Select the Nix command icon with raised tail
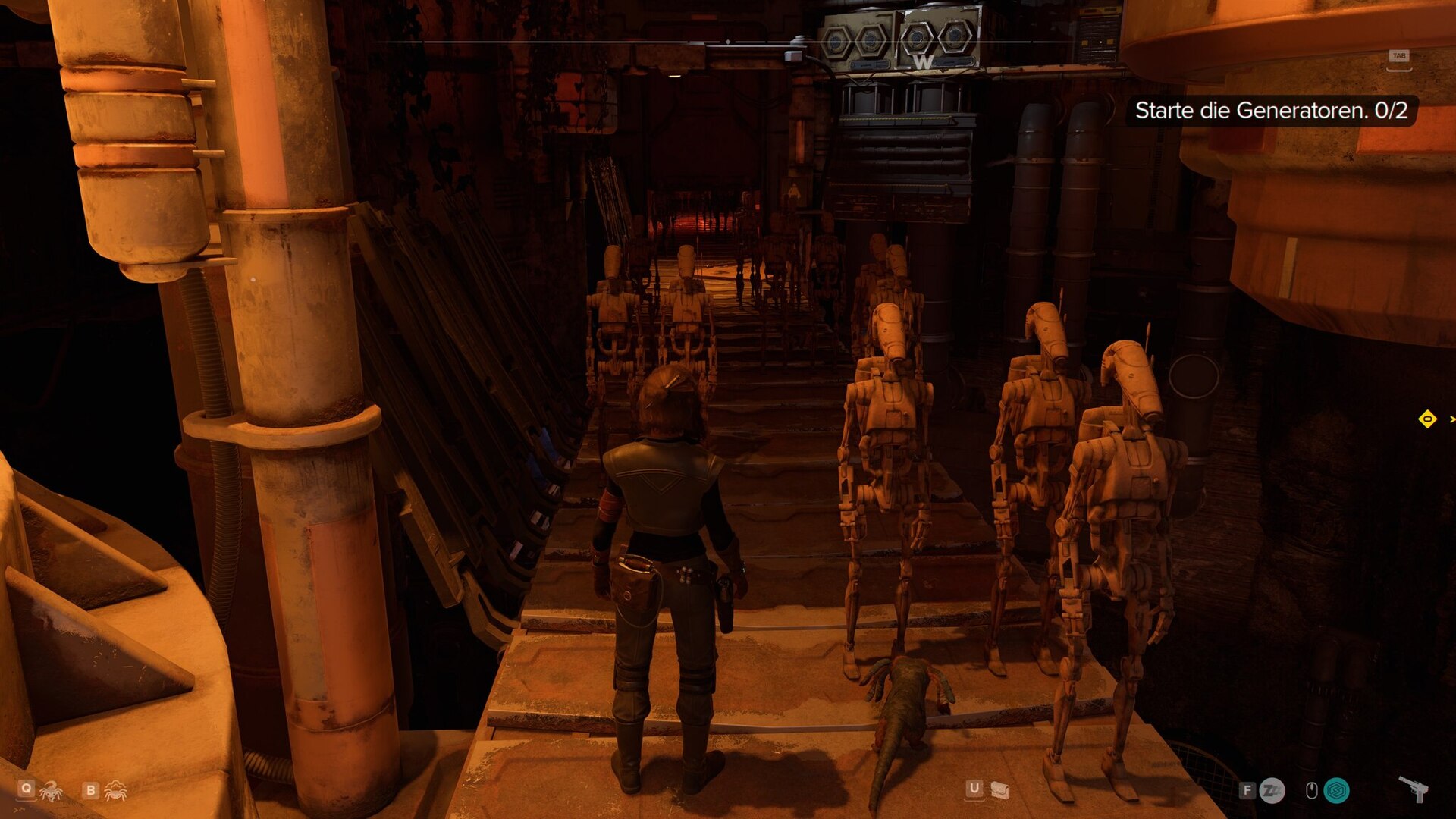 tap(51, 791)
